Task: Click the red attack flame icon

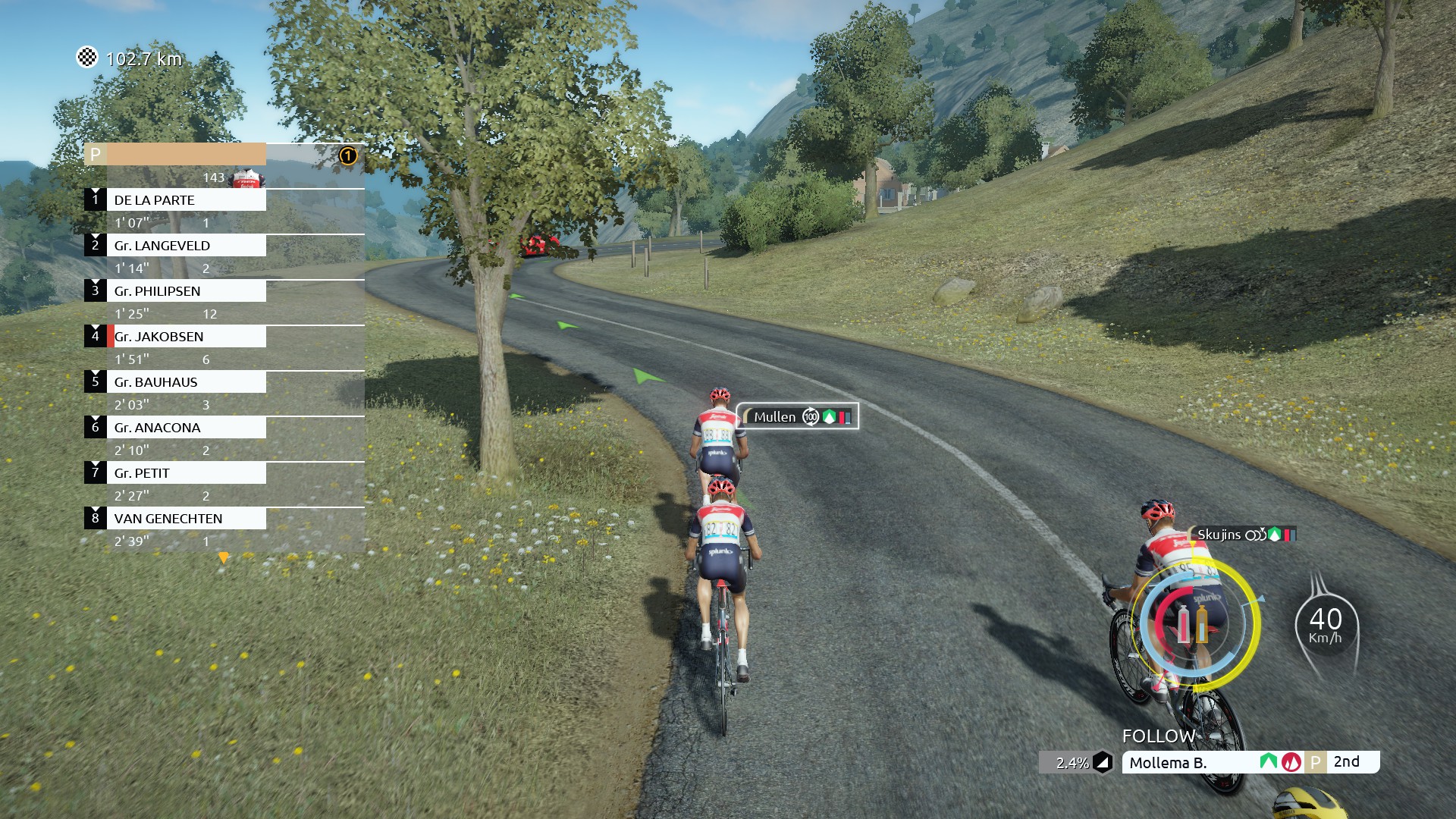Action: point(1291,763)
